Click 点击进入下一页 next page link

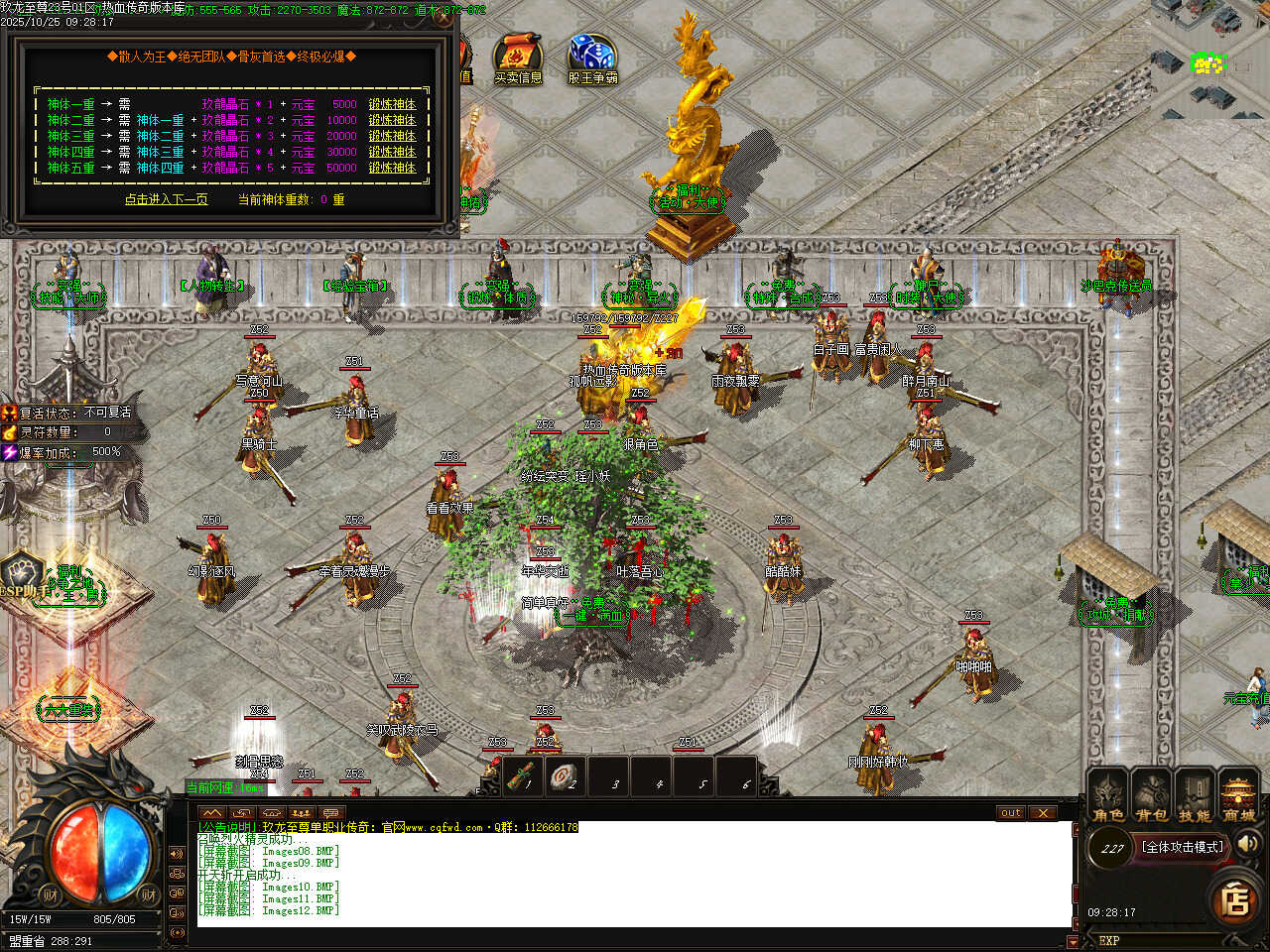(166, 199)
